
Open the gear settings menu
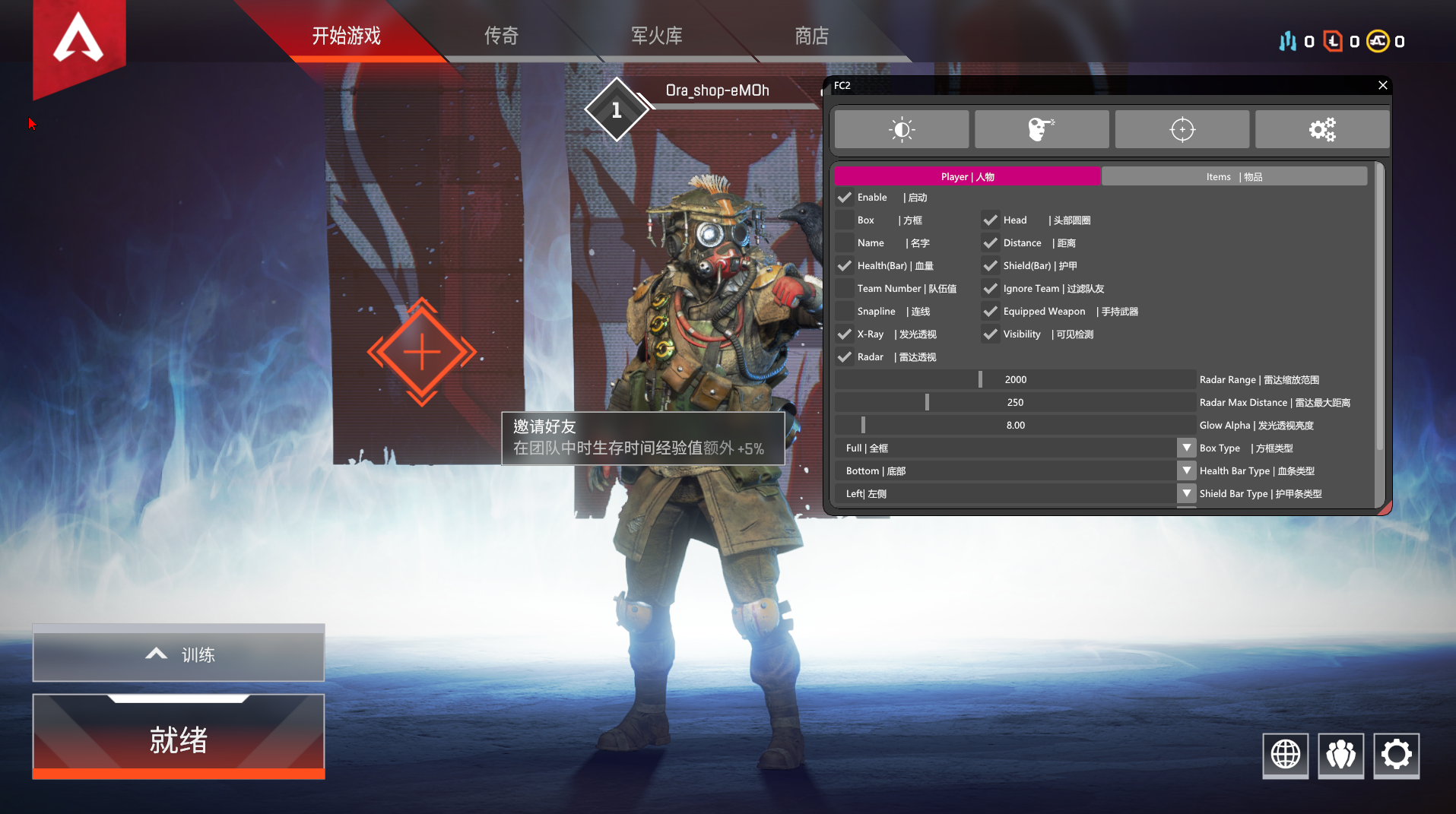[x=1396, y=755]
